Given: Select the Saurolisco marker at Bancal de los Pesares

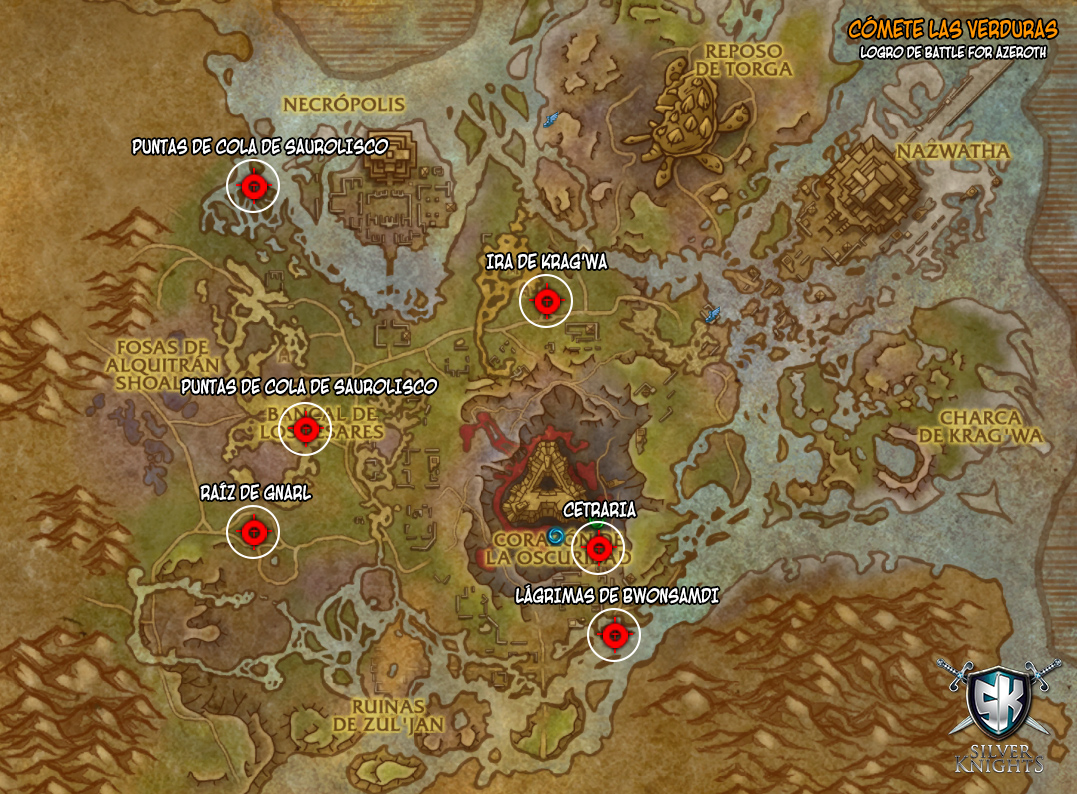Looking at the screenshot, I should (306, 429).
